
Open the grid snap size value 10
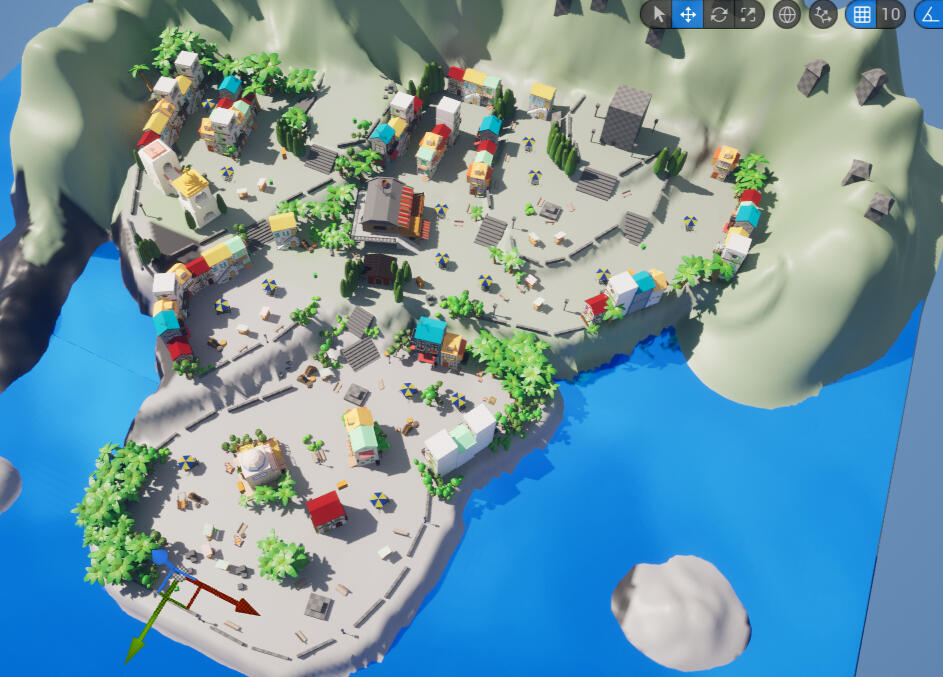coord(890,14)
